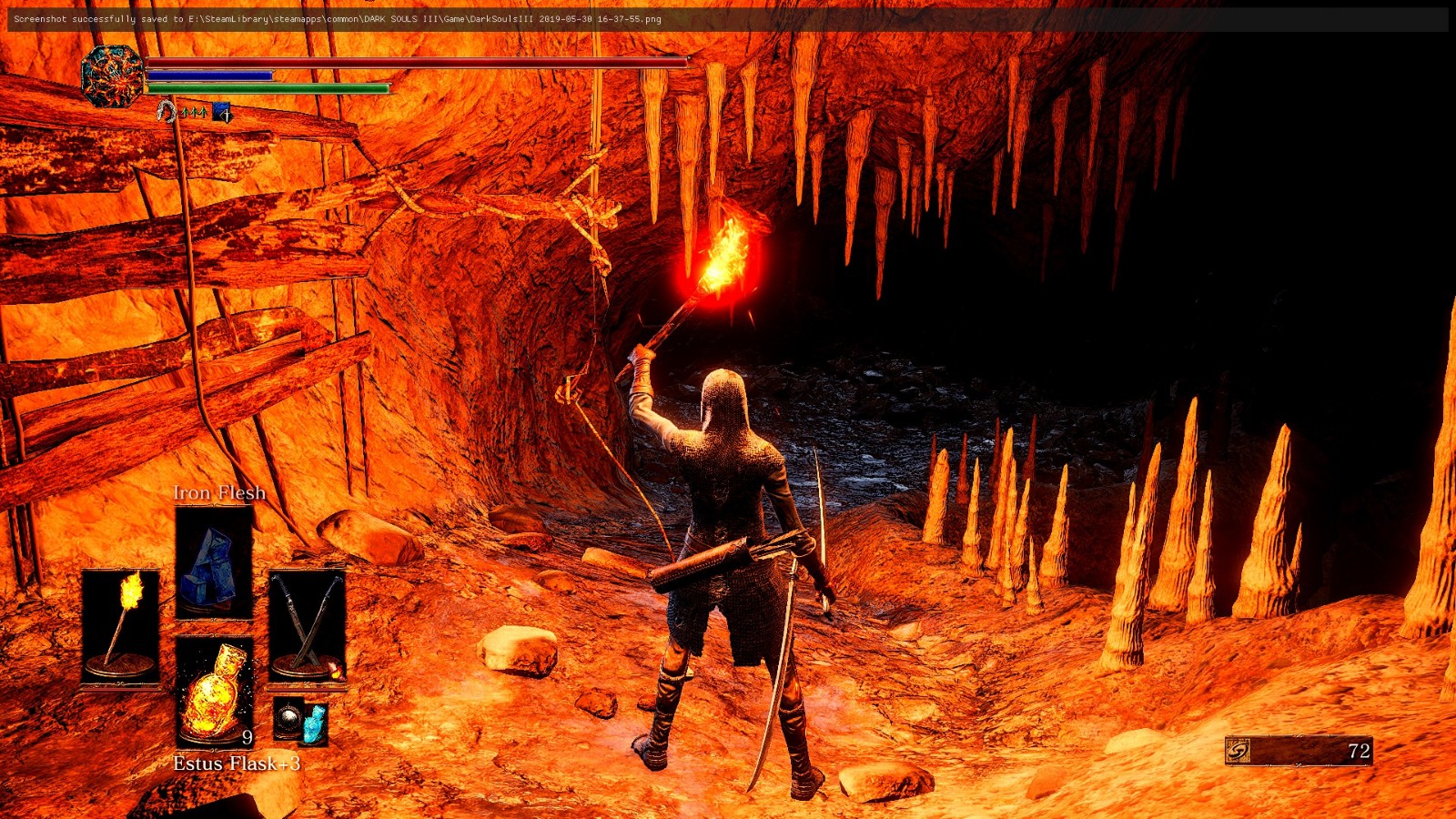The height and width of the screenshot is (819, 1456).
Task: Click the three green arrows status icon
Action: click(x=193, y=113)
